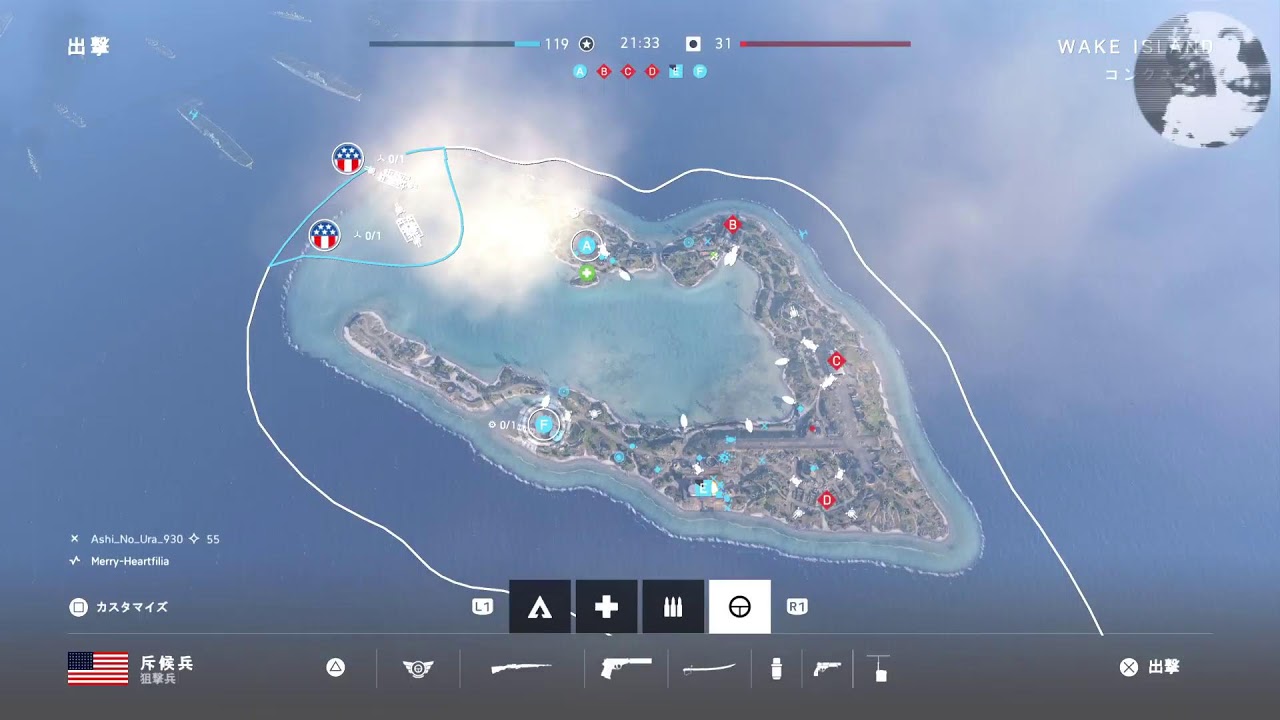Choose the long-barreled pistol sidearm slot
This screenshot has width=1280, height=720.
coord(626,668)
